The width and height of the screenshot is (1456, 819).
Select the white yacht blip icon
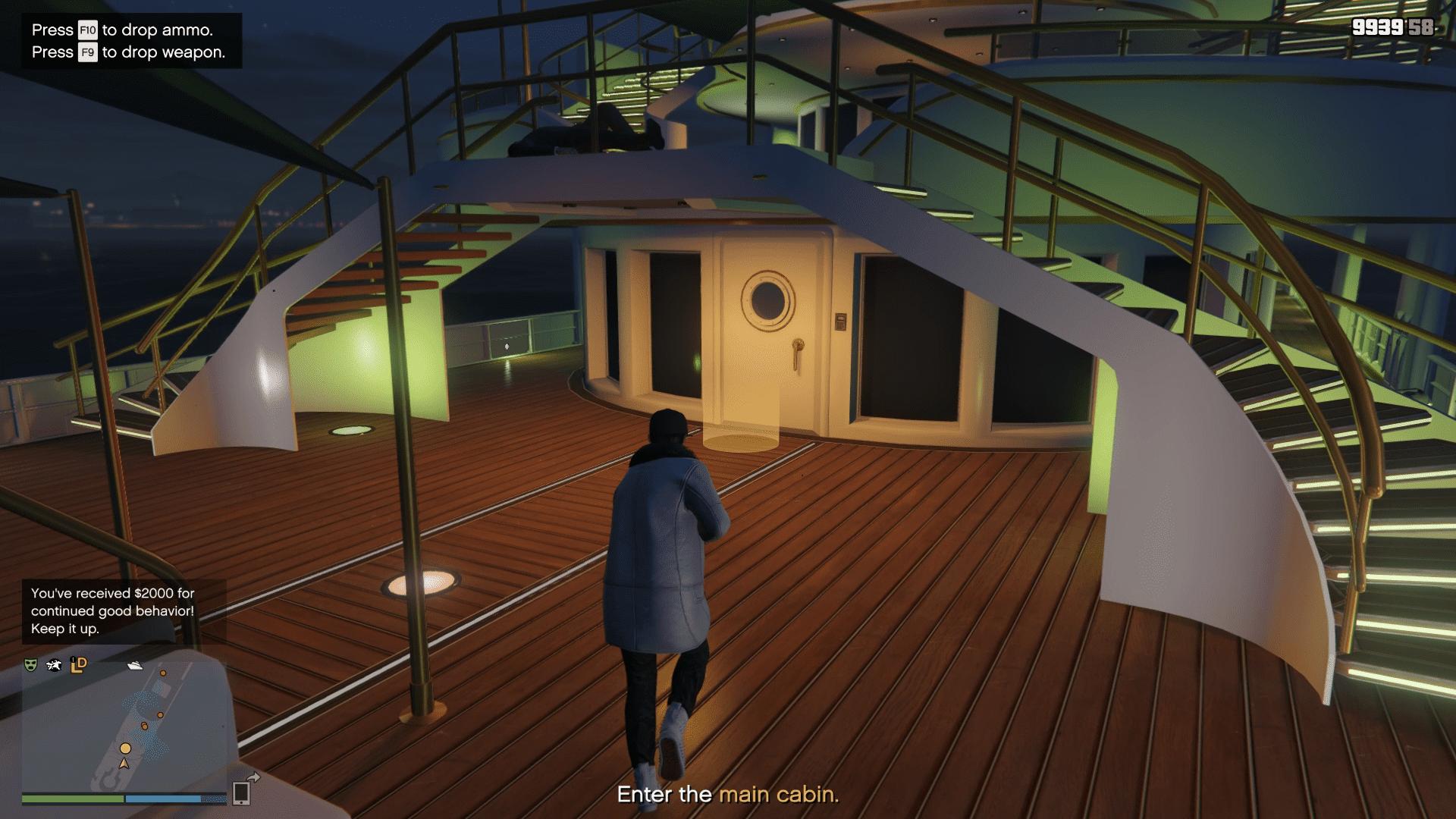tap(135, 665)
